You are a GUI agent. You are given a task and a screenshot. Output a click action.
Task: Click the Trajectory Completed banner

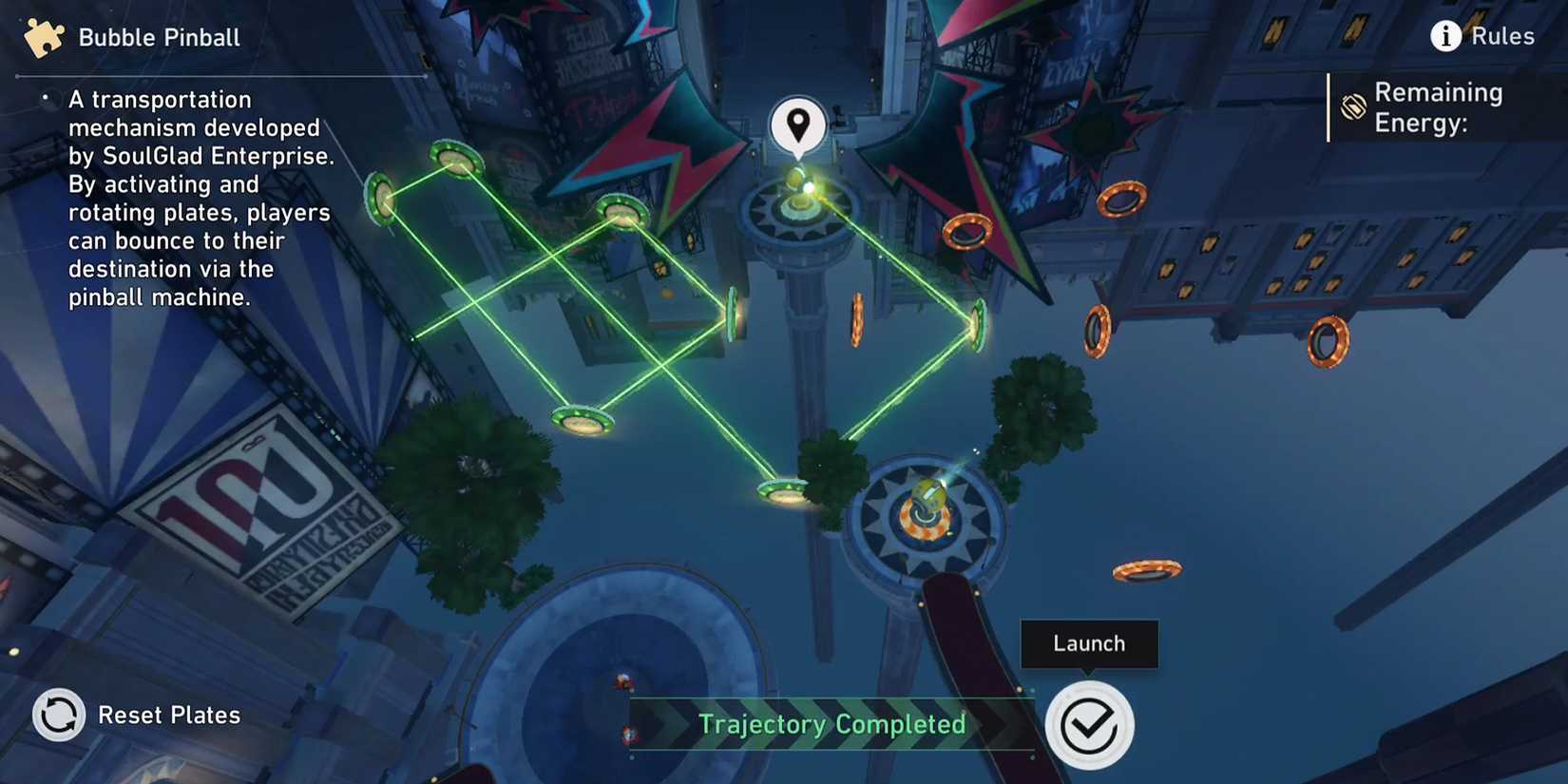(x=832, y=724)
